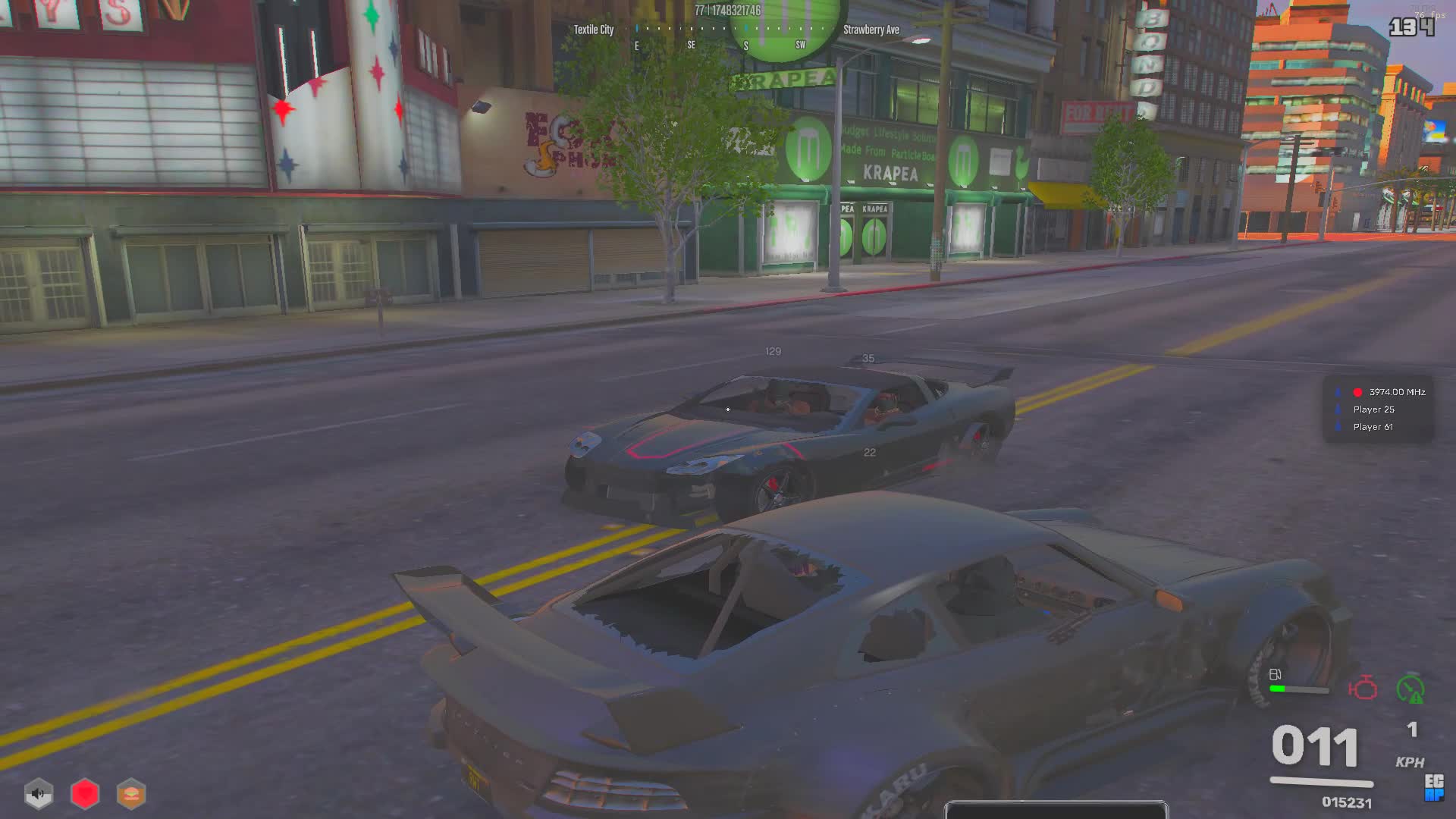1456x819 pixels.
Task: Click the speaker voice hexagon icon
Action: tap(39, 794)
